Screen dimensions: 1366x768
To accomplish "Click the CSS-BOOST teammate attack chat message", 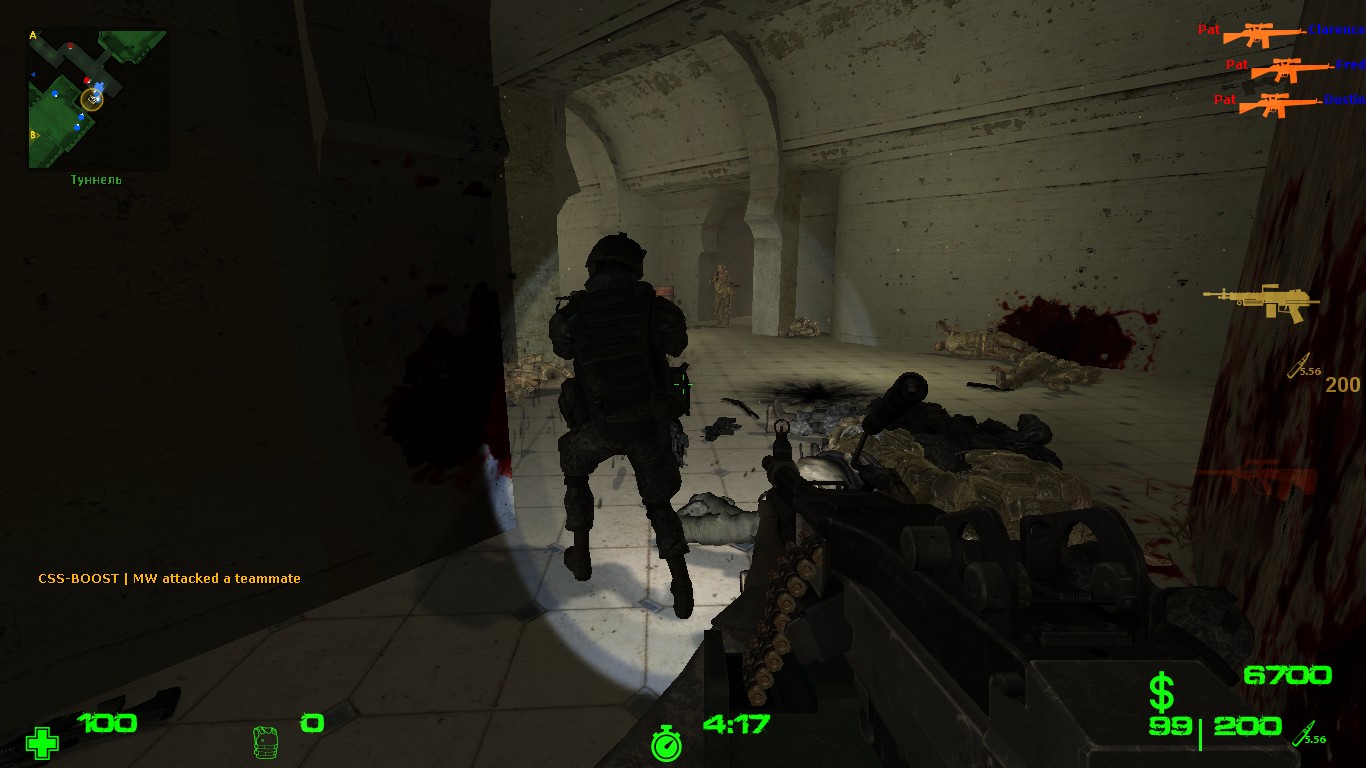I will (169, 578).
